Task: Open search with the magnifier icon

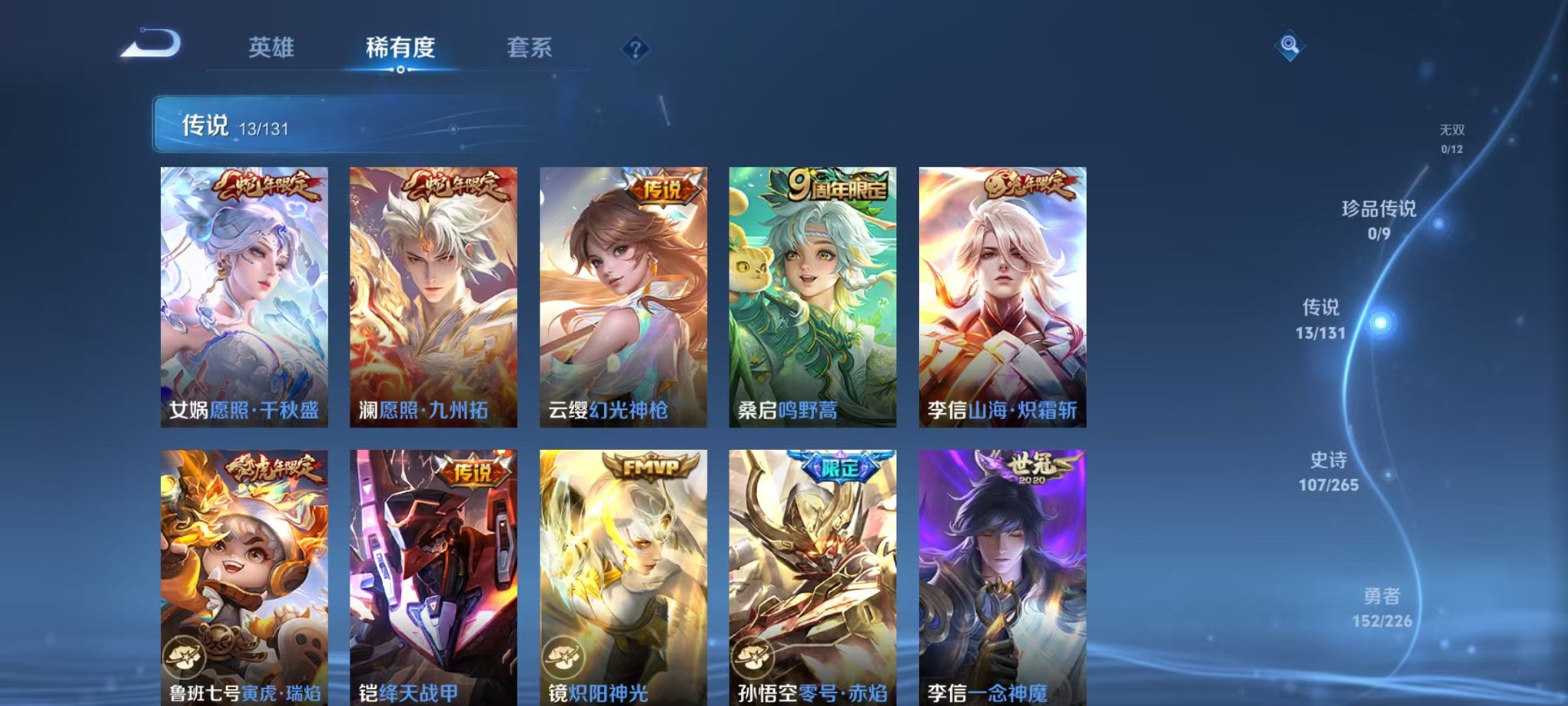Action: point(1290,46)
